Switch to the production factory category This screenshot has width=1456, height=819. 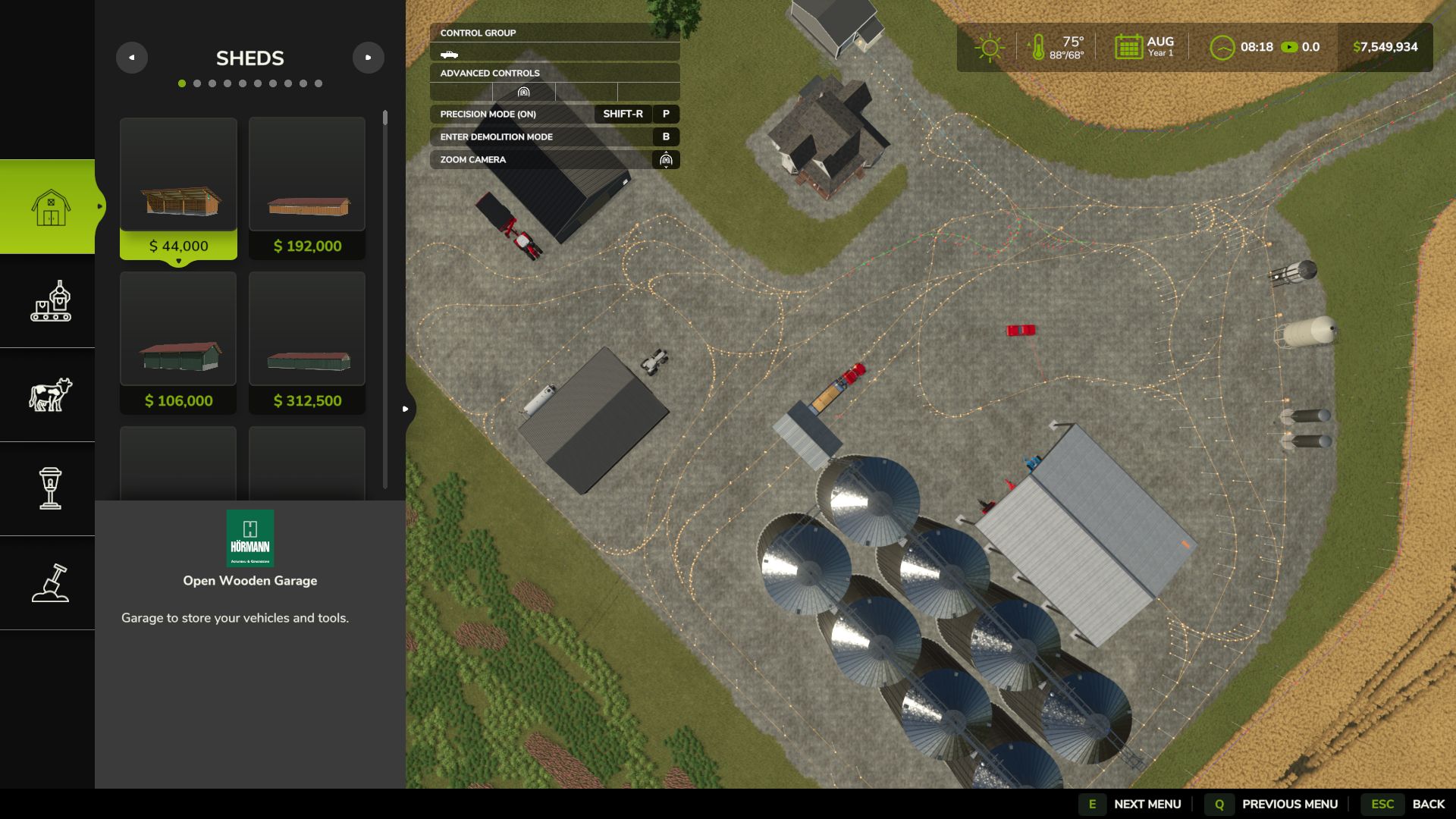[50, 301]
